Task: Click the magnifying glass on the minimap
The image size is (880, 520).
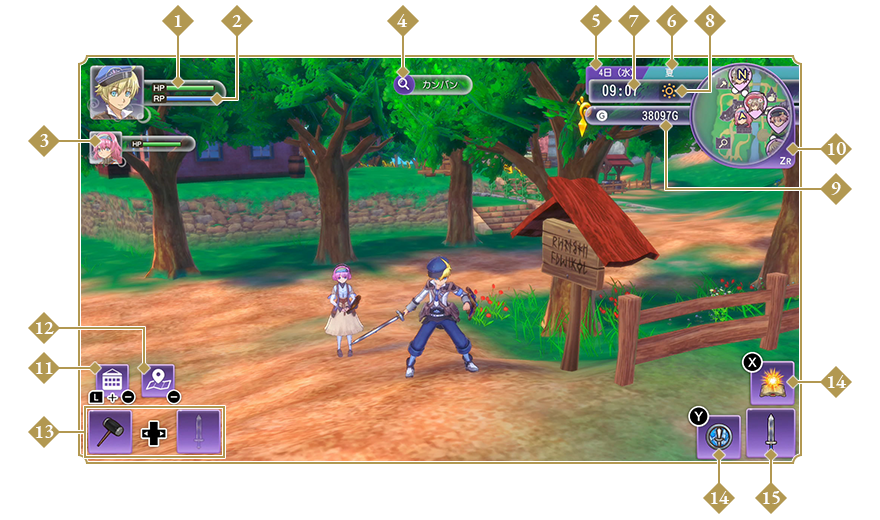Action: tap(722, 143)
